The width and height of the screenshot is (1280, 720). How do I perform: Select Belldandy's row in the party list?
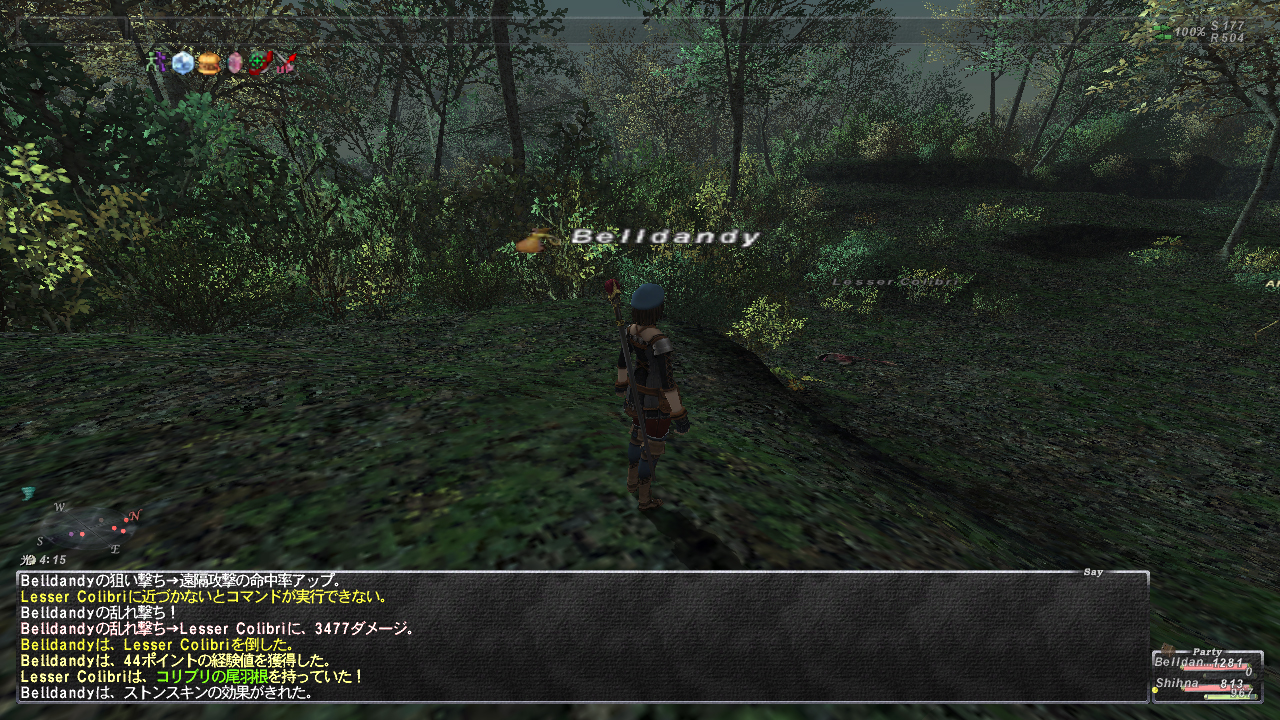coord(1206,662)
